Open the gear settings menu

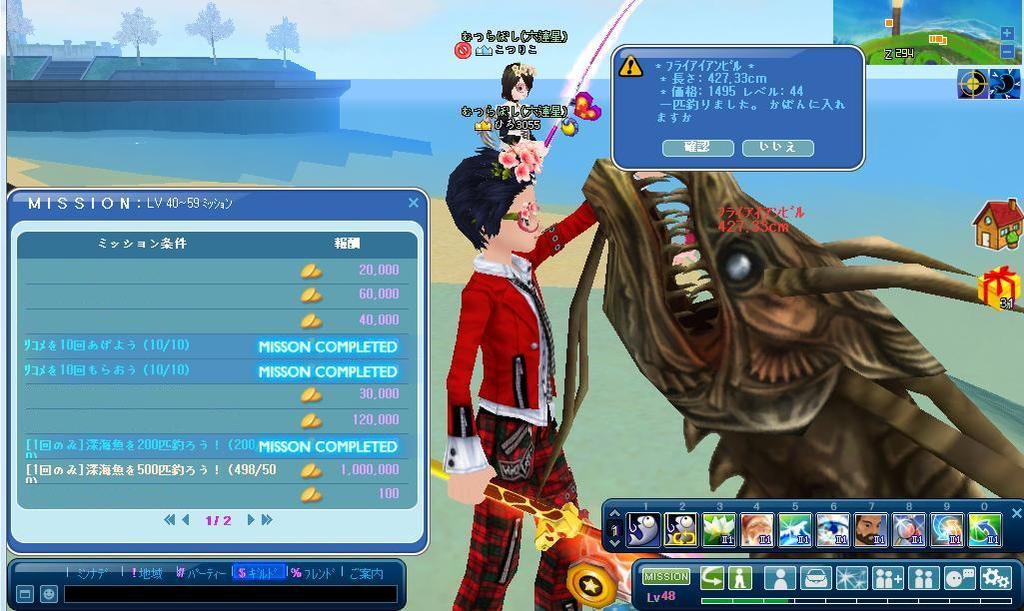[995, 578]
